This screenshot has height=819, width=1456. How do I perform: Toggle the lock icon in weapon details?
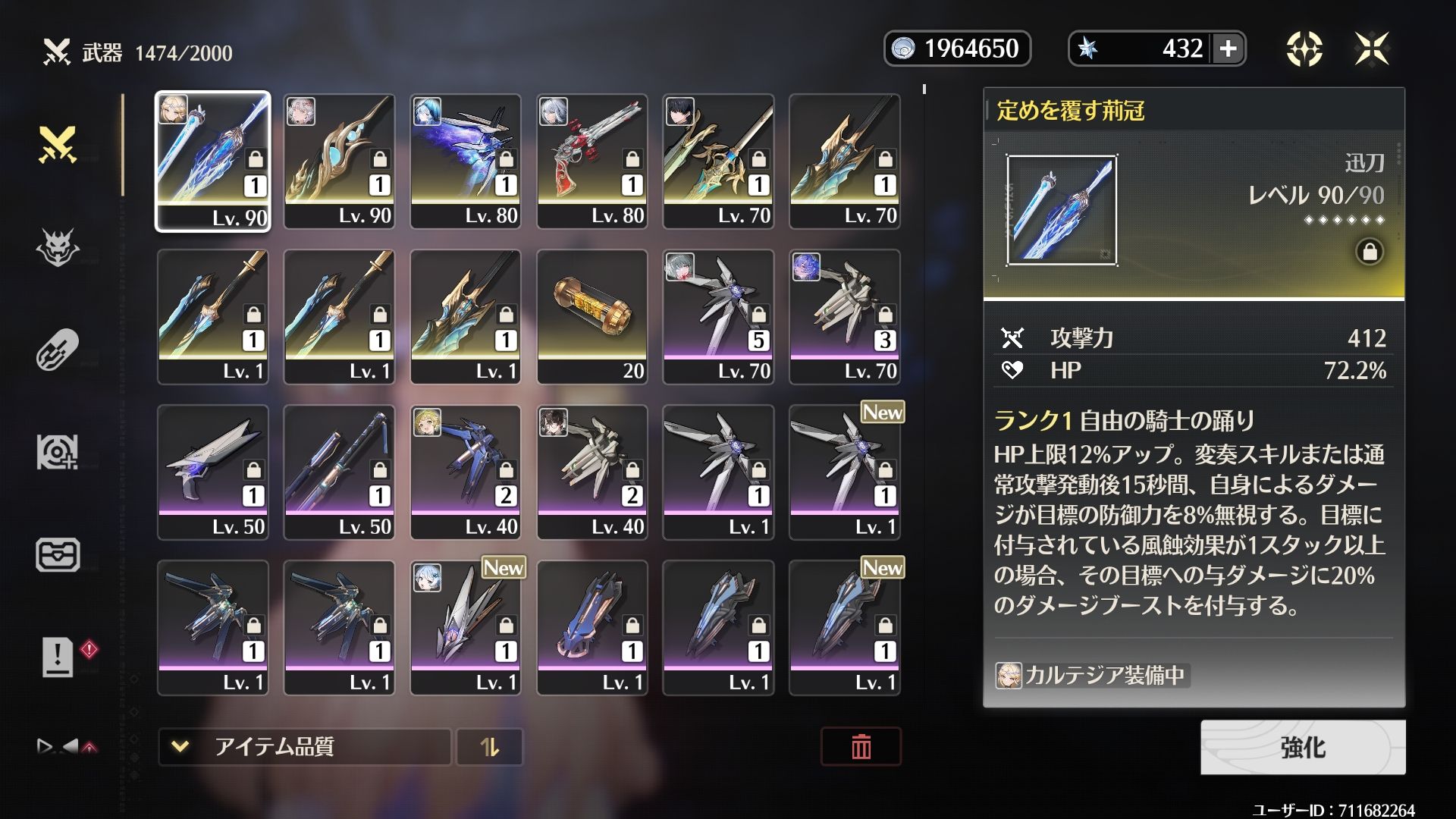click(1370, 252)
